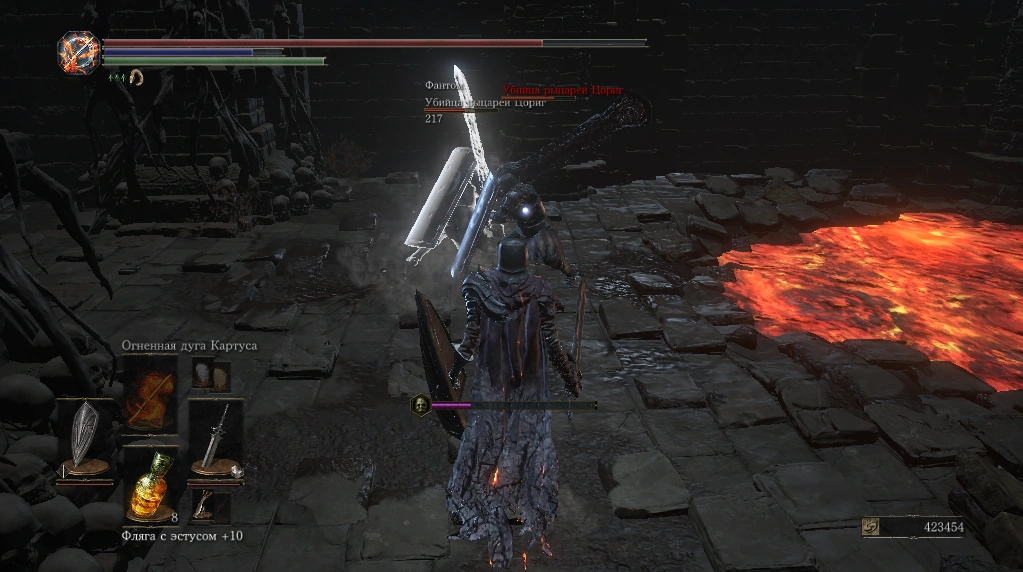The width and height of the screenshot is (1023, 572).
Task: Click the flaming sword covenant emblem
Action: (x=77, y=51)
